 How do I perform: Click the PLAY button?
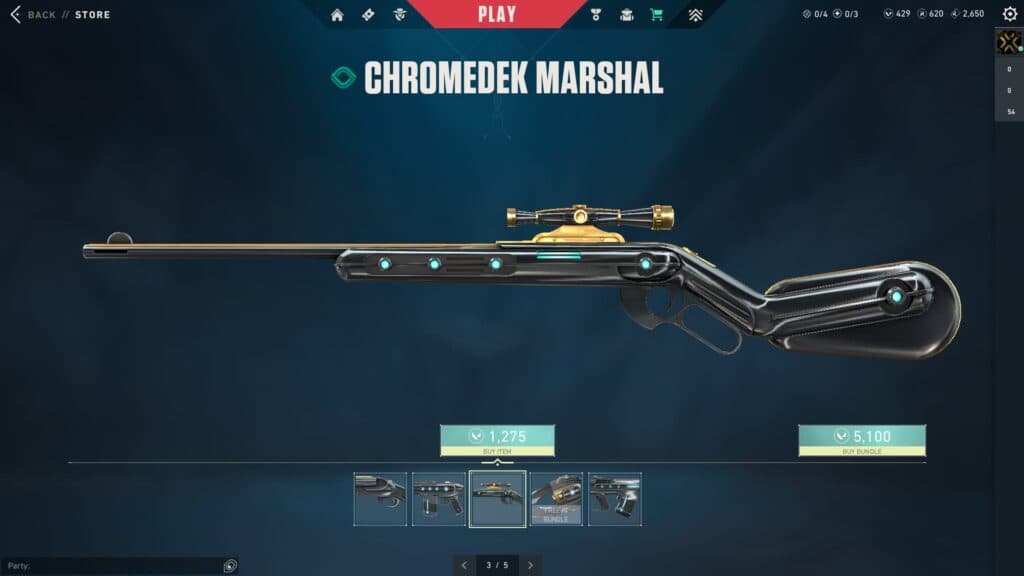point(497,14)
